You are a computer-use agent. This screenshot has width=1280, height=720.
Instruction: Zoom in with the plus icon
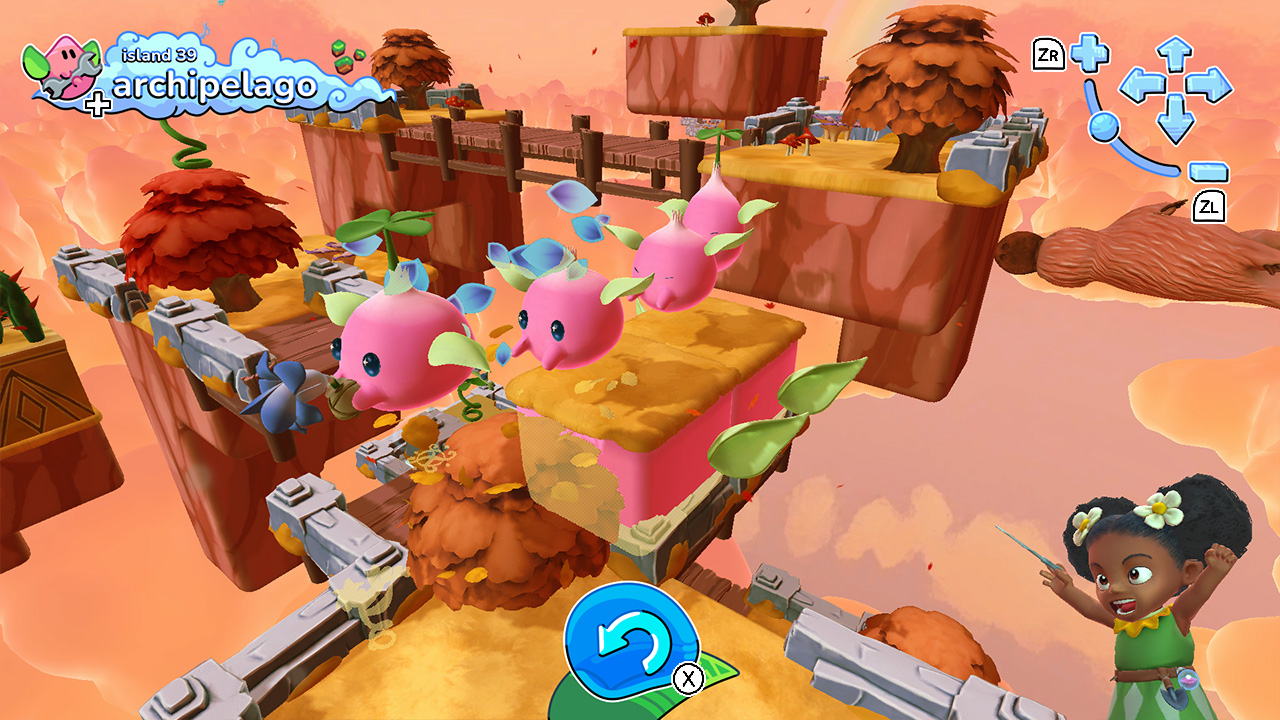point(1089,53)
